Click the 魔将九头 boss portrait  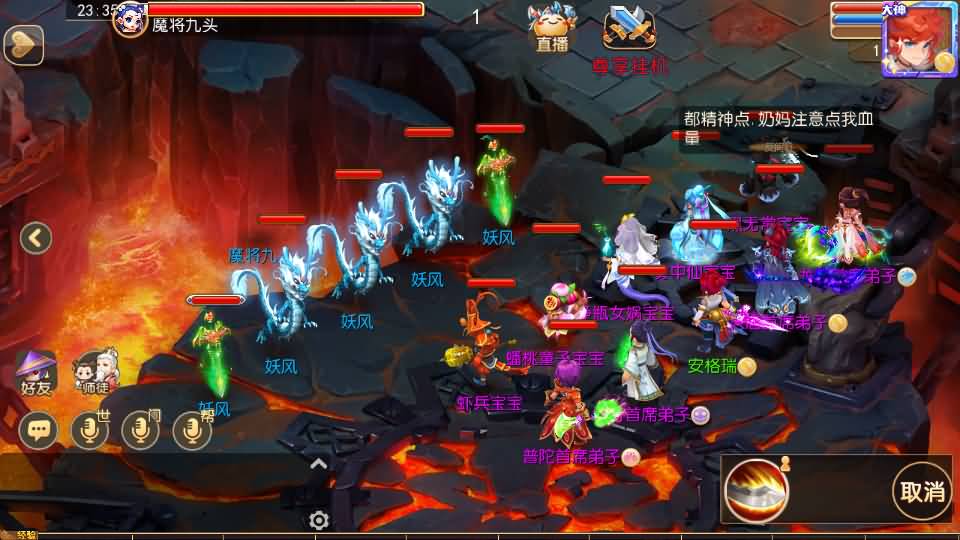pos(130,18)
